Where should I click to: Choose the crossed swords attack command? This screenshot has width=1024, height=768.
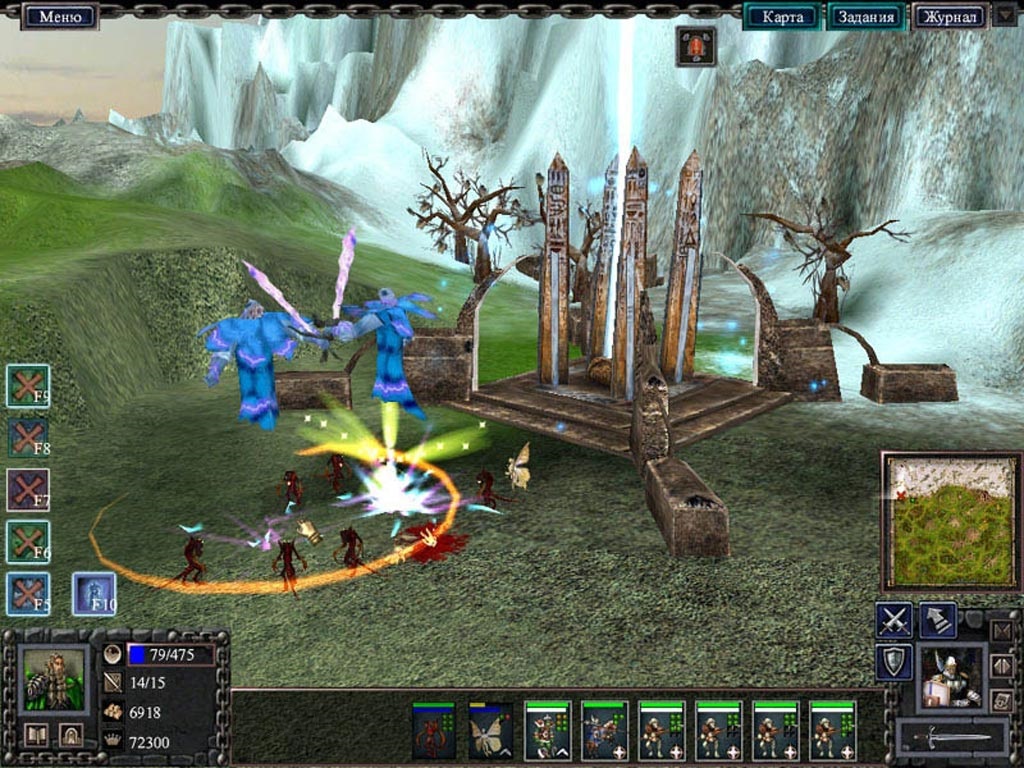(x=893, y=620)
